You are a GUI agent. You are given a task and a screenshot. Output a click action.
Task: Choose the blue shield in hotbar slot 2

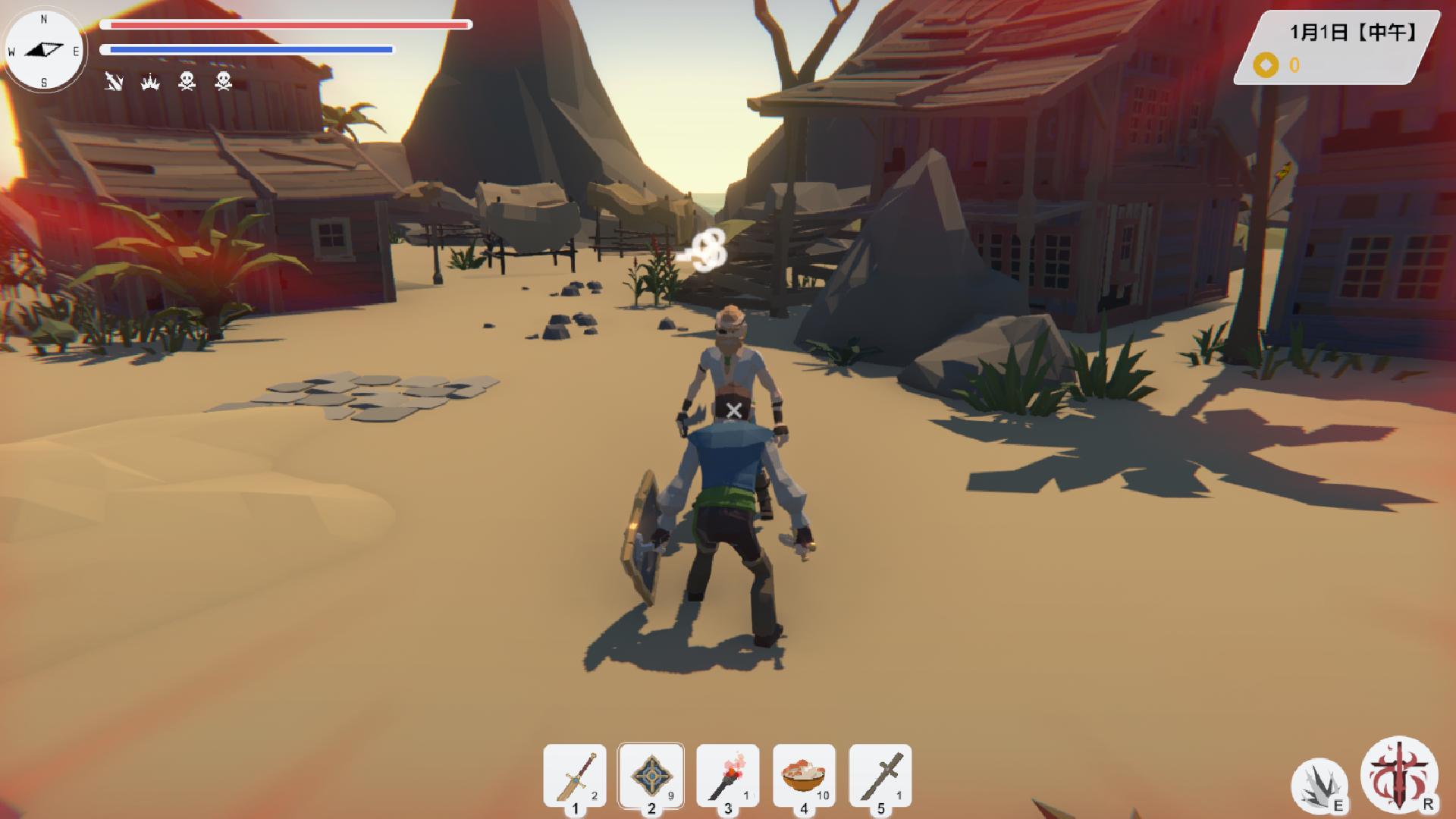click(x=651, y=776)
